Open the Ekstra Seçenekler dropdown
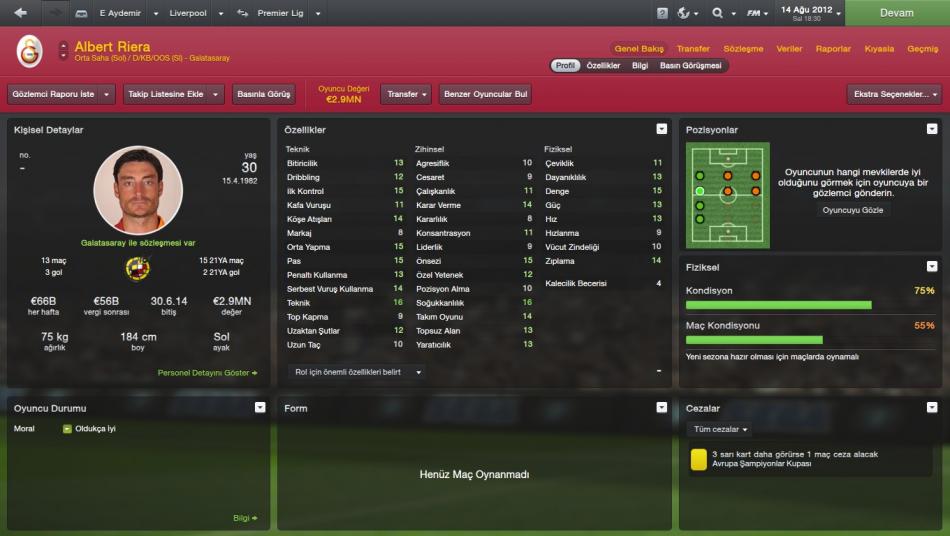Viewport: 950px width, 536px height. [x=894, y=94]
